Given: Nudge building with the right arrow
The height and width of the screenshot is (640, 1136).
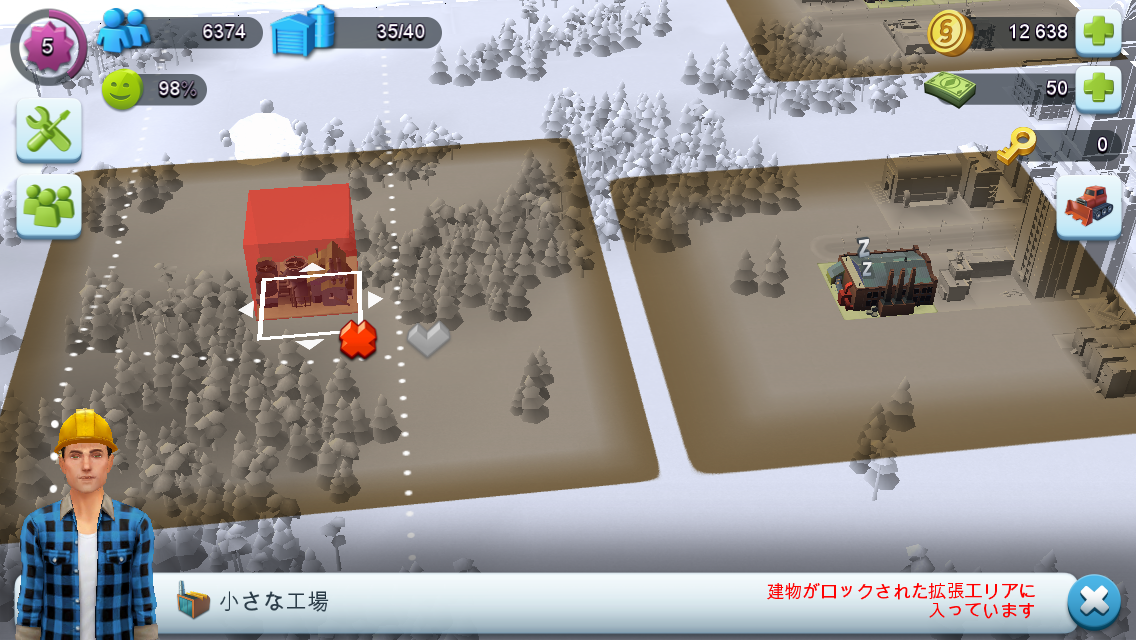Looking at the screenshot, I should point(375,299).
